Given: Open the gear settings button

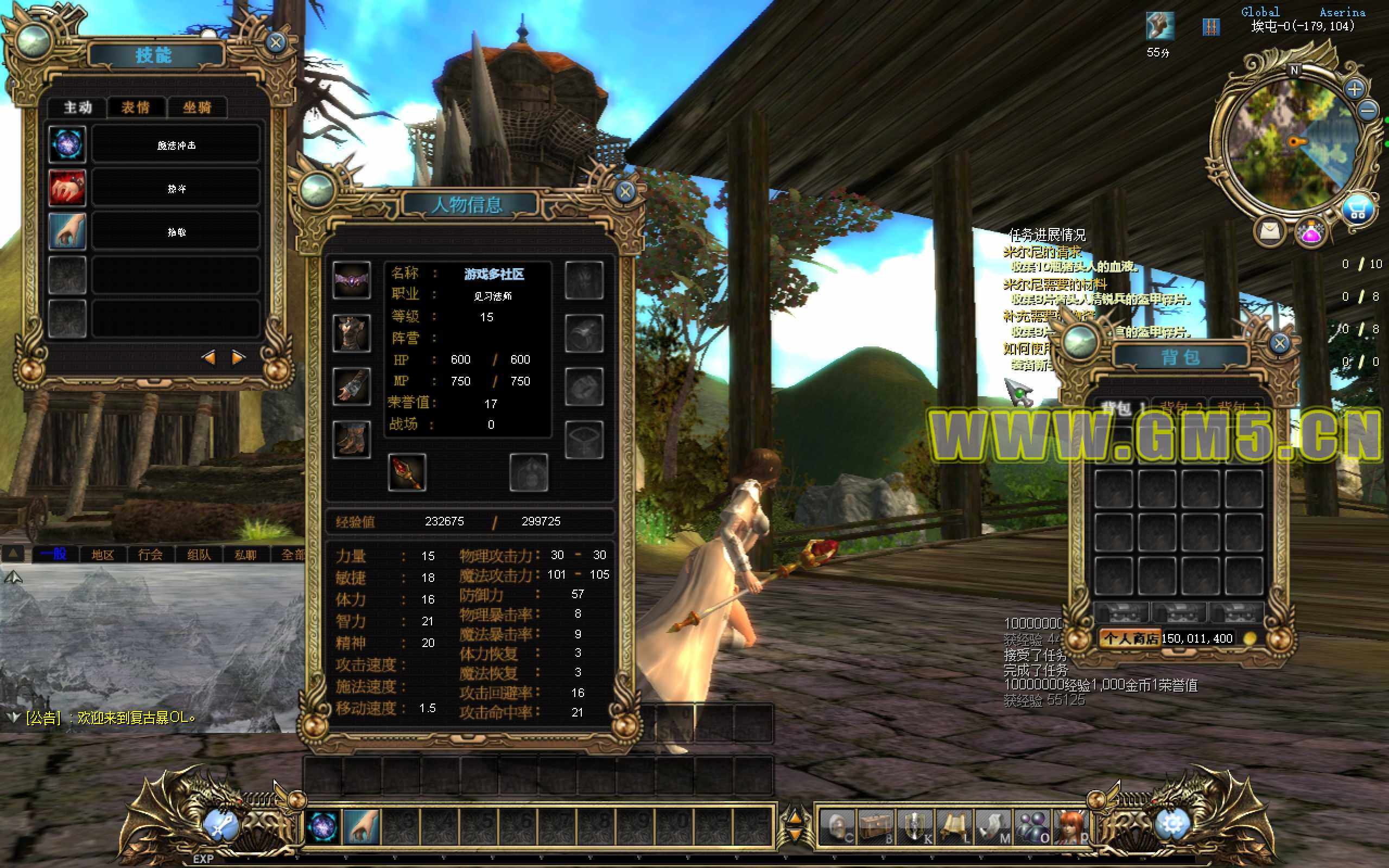Looking at the screenshot, I should [x=1171, y=825].
